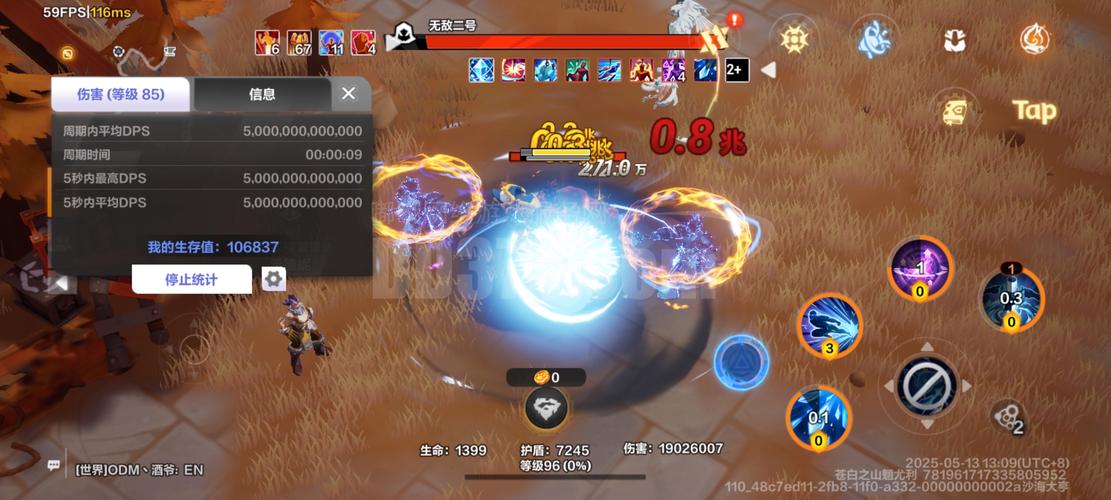Tap the yellow beast head icon

956,111
